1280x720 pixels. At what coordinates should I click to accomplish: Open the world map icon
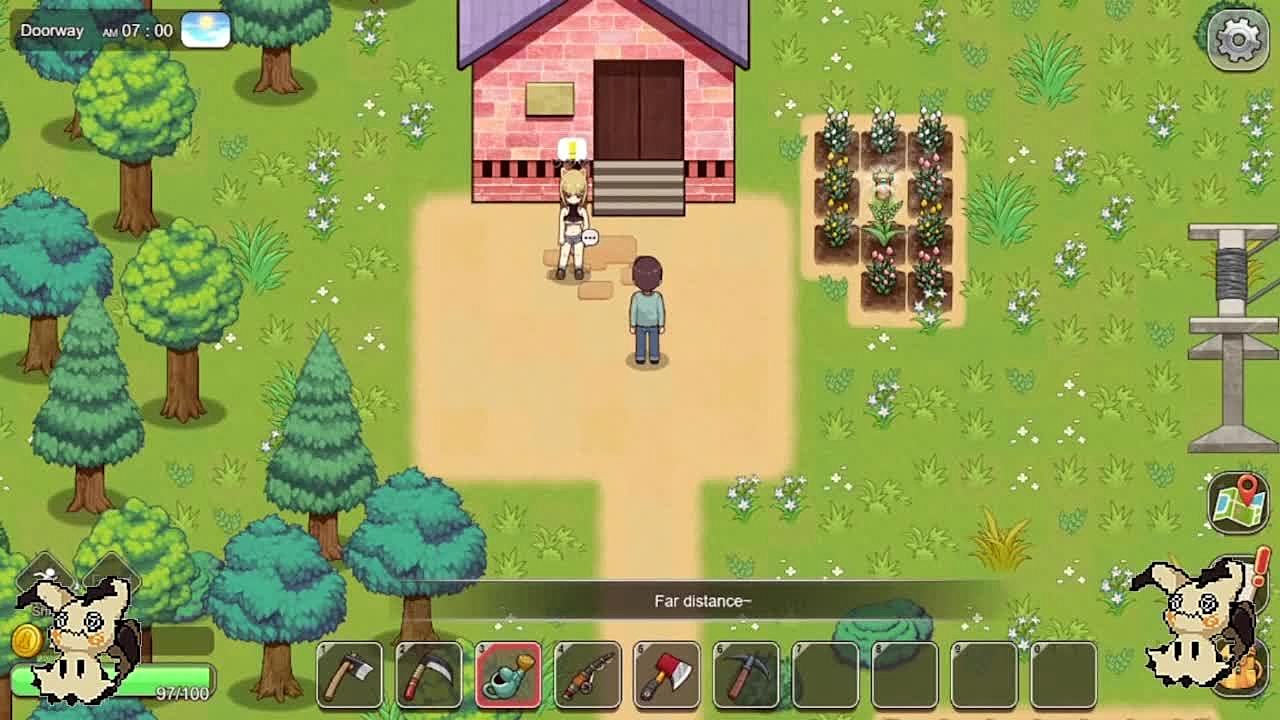(1237, 502)
